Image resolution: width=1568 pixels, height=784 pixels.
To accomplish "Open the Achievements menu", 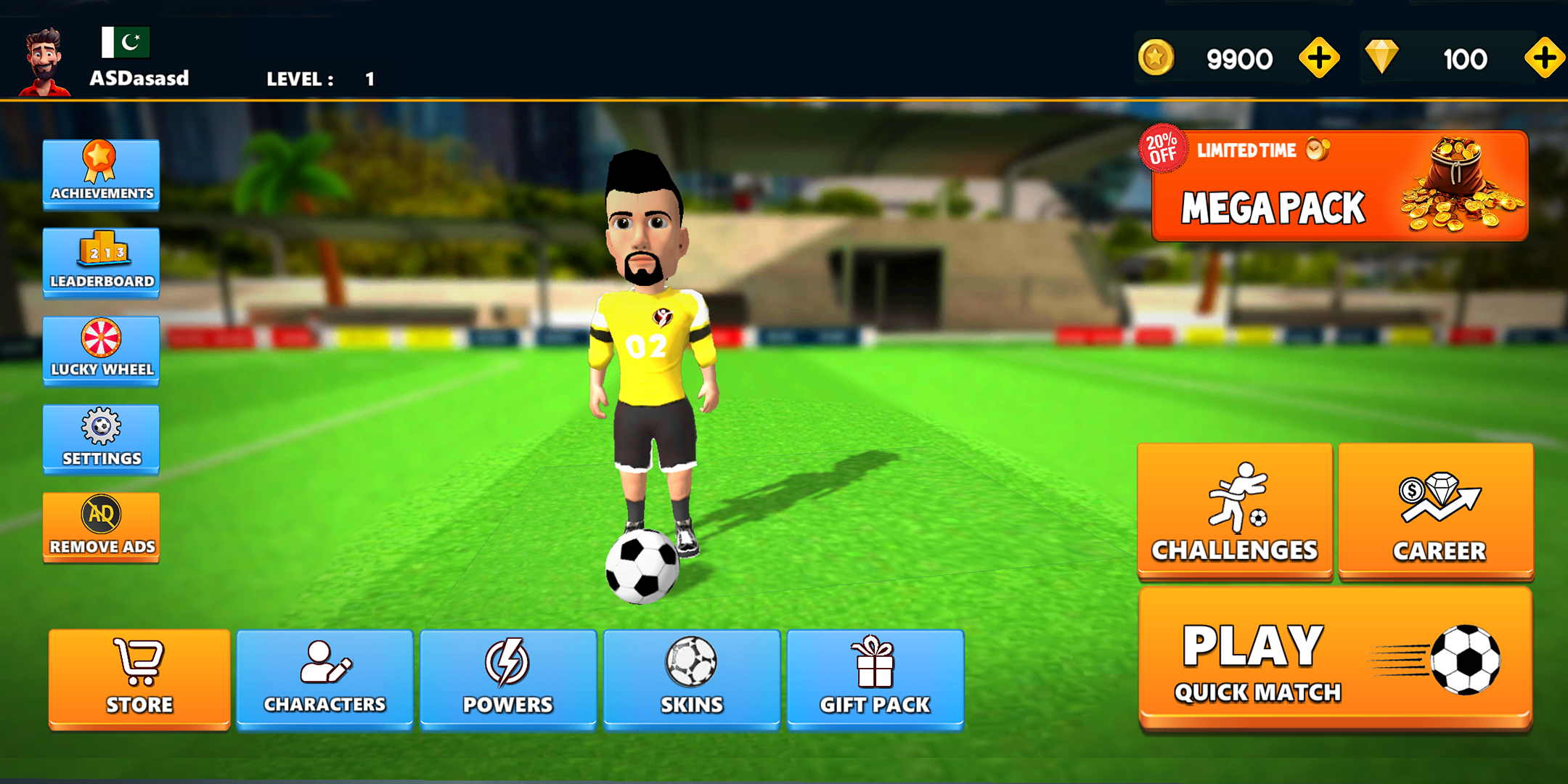I will pos(101,174).
